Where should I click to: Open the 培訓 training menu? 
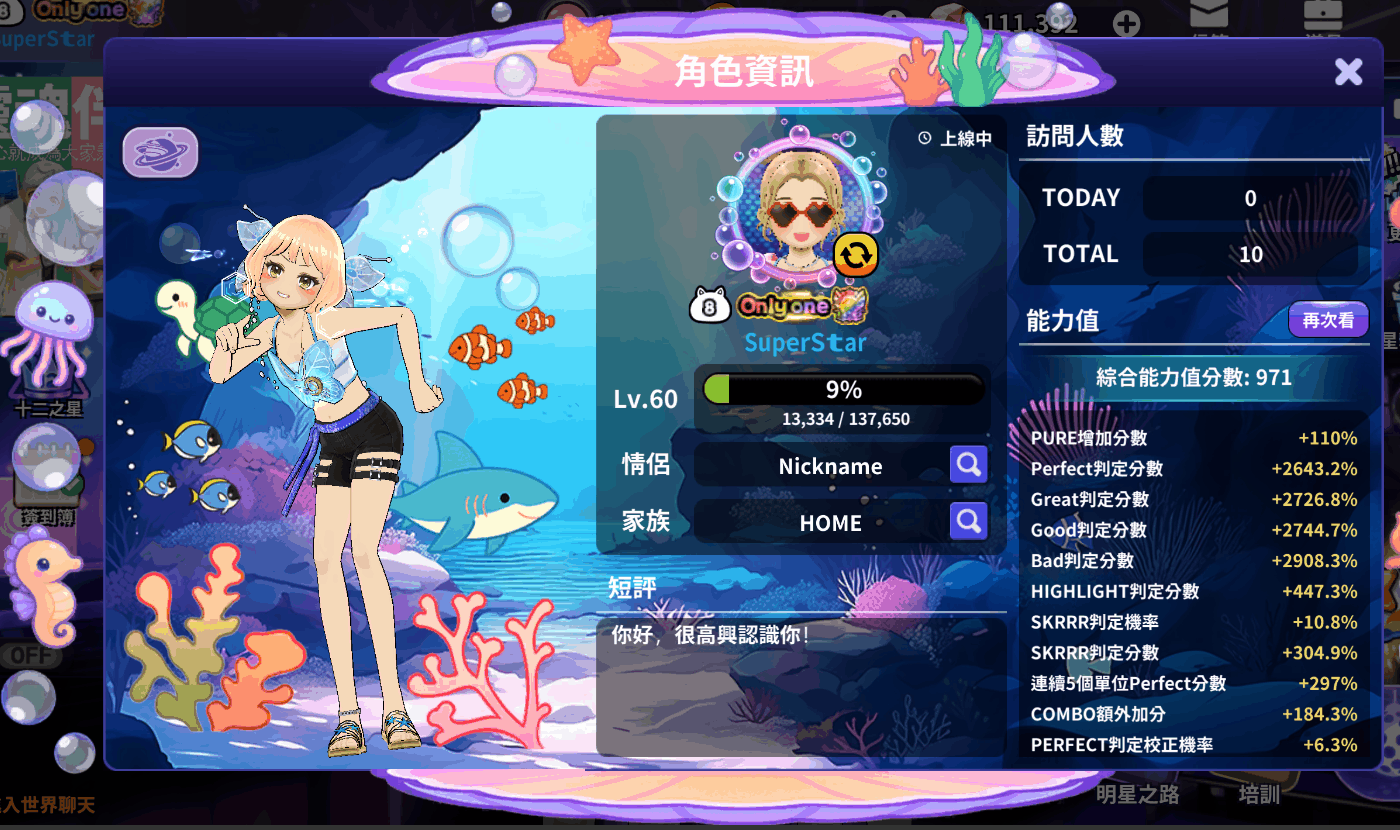pos(1259,795)
